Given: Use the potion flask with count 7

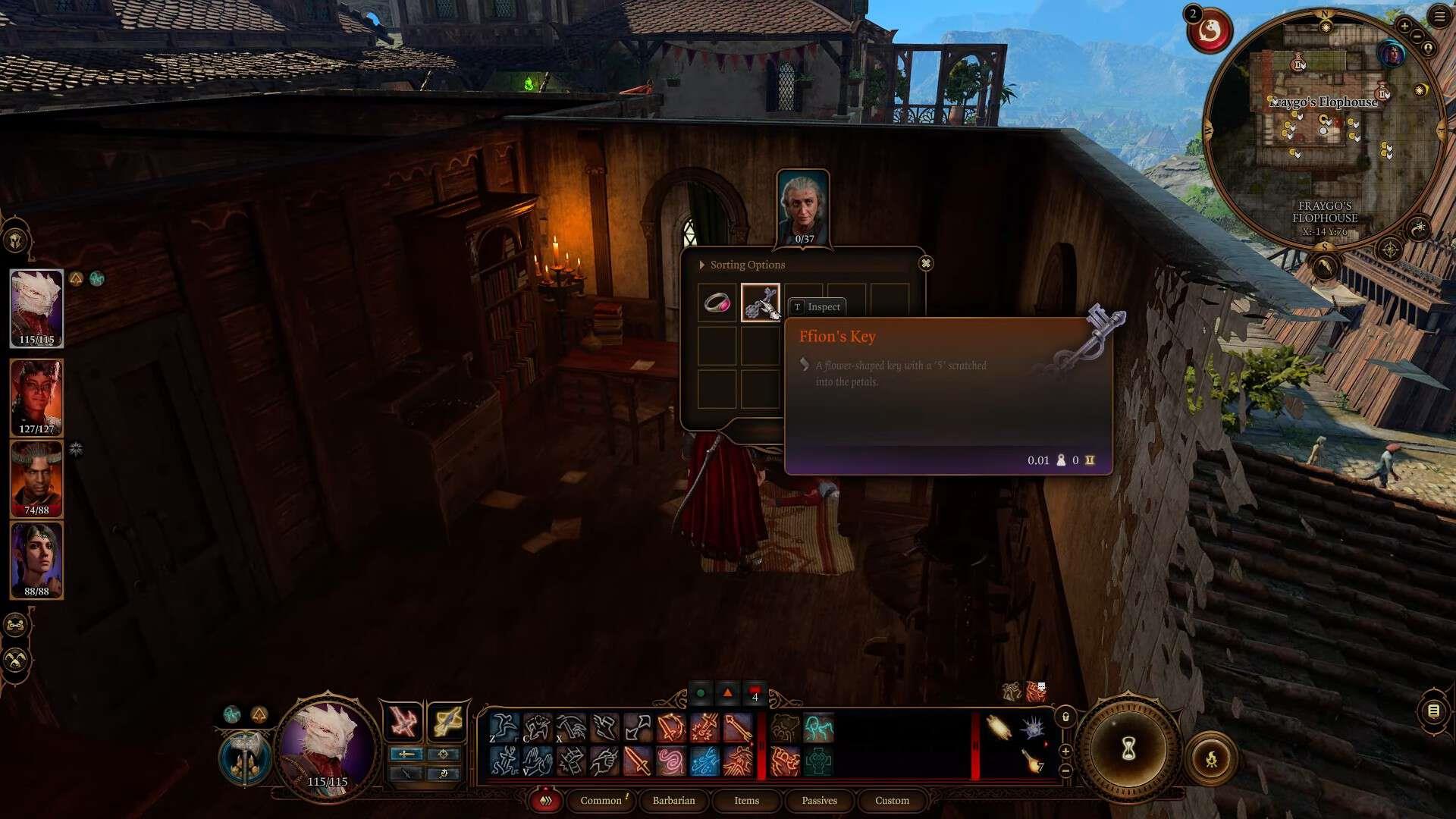Looking at the screenshot, I should [x=1032, y=760].
